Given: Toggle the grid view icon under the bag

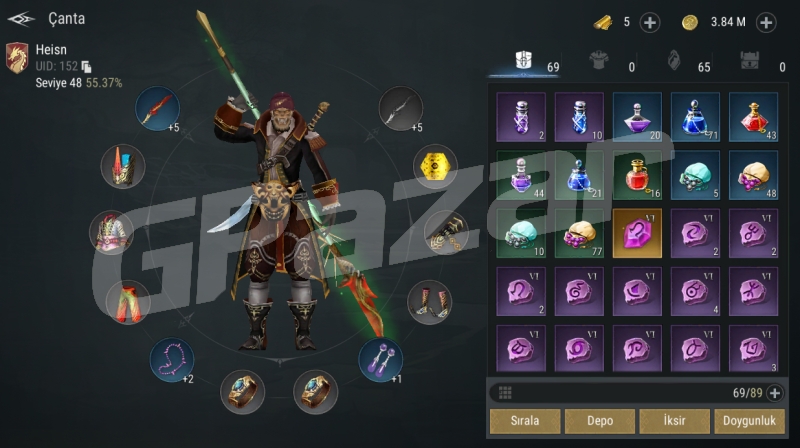Looking at the screenshot, I should tap(505, 393).
